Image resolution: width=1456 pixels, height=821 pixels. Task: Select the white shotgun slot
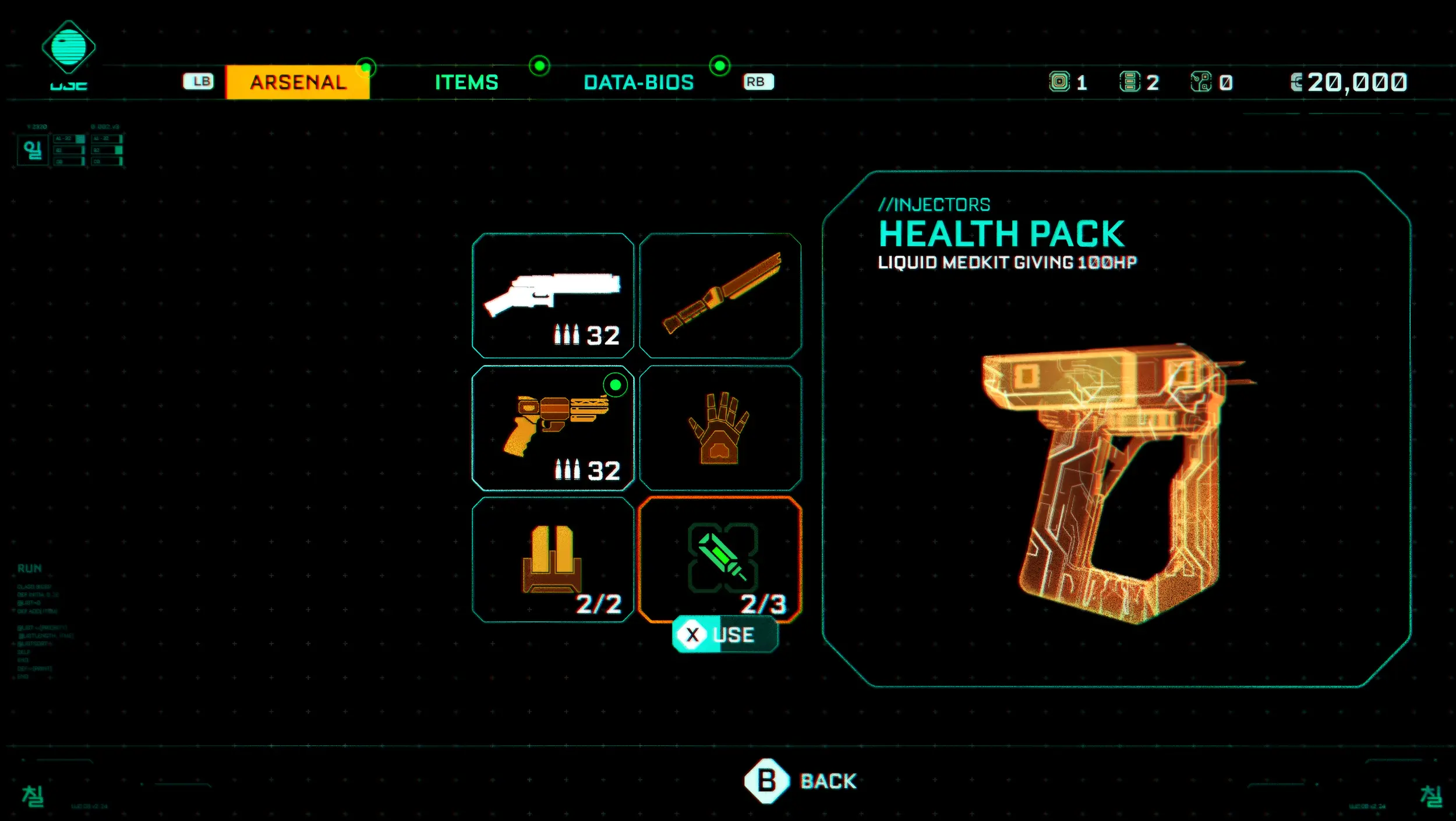[553, 295]
